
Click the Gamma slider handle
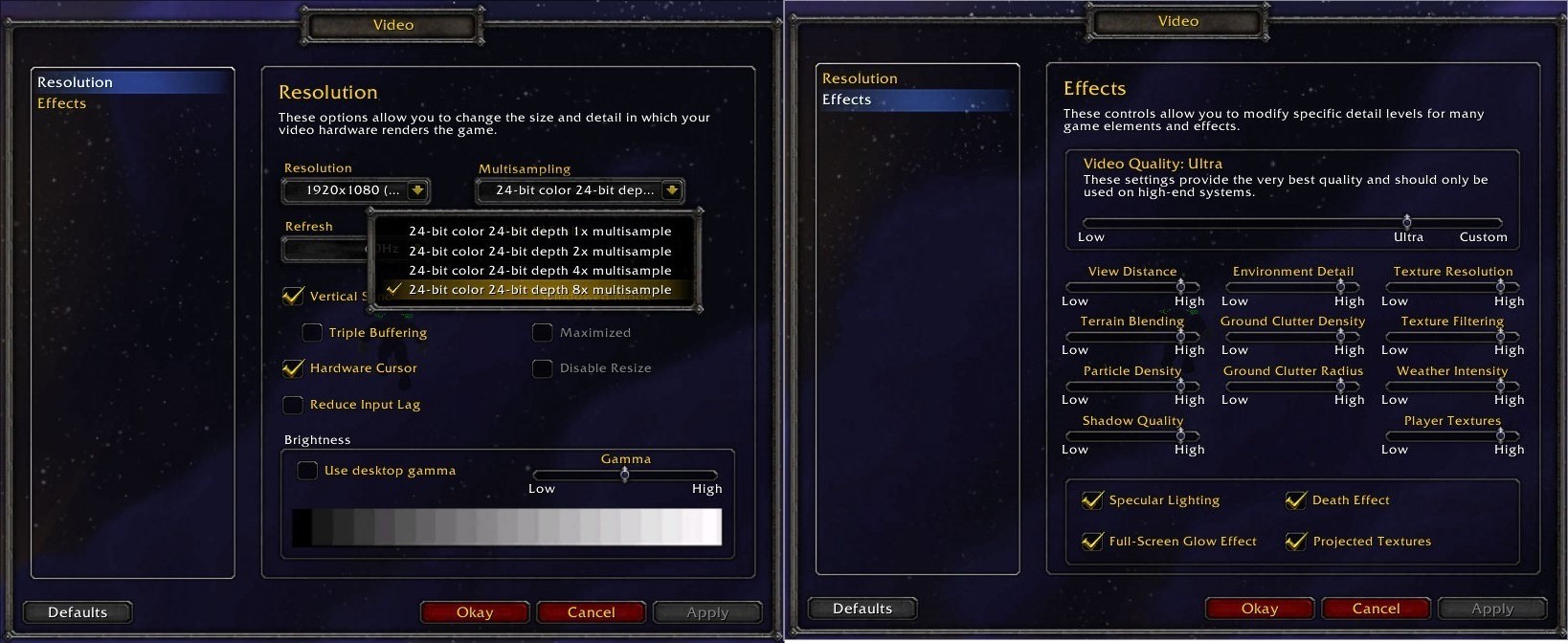625,475
